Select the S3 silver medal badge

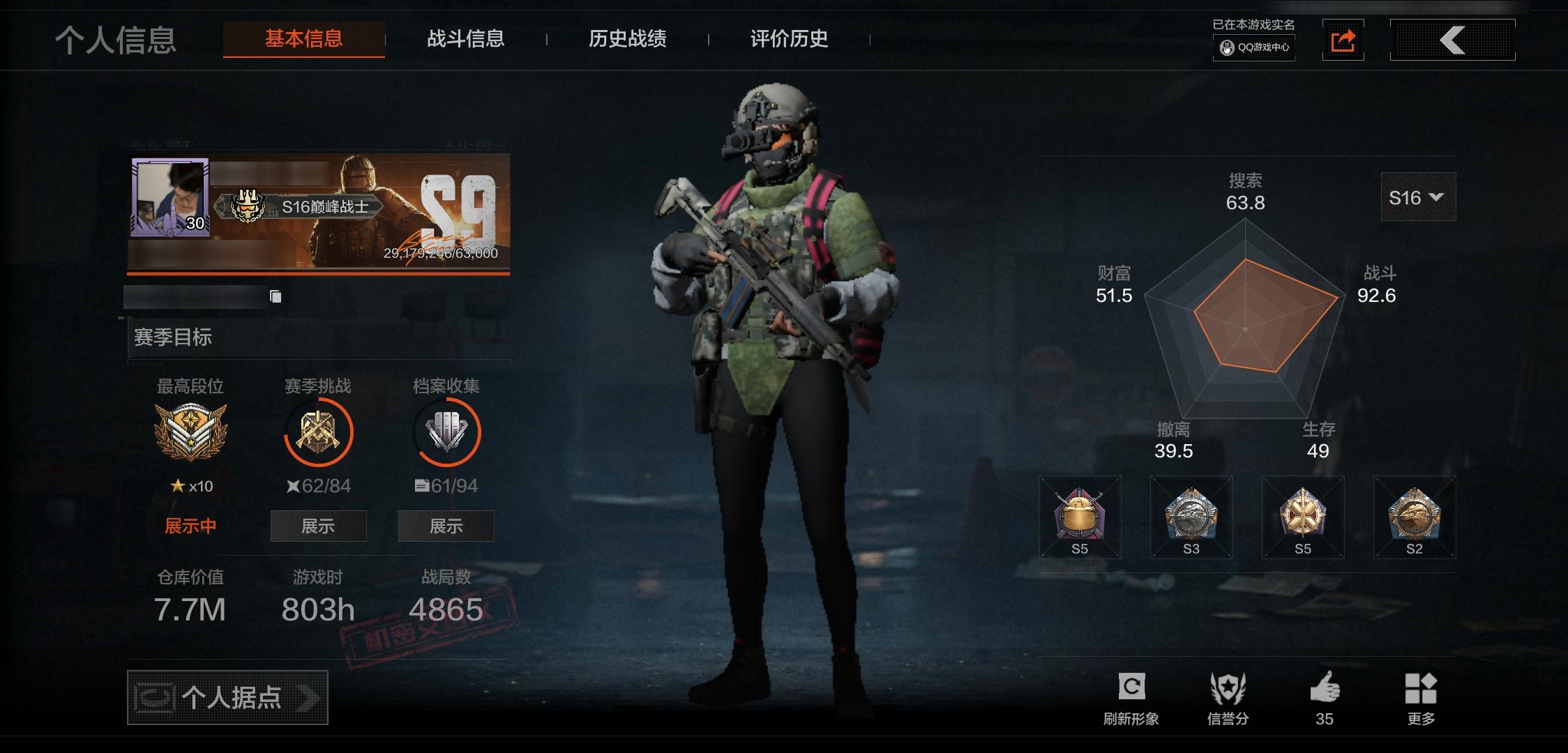[x=1191, y=517]
